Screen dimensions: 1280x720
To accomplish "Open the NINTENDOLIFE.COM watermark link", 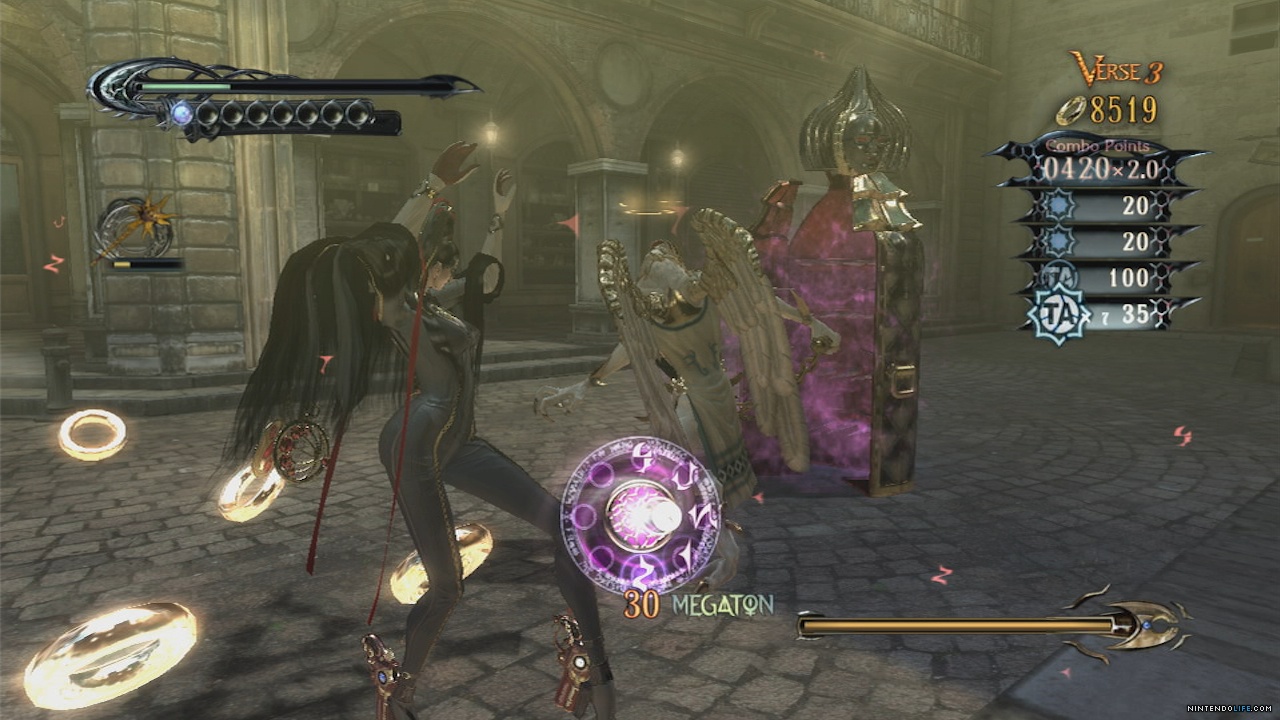I will tap(1232, 707).
